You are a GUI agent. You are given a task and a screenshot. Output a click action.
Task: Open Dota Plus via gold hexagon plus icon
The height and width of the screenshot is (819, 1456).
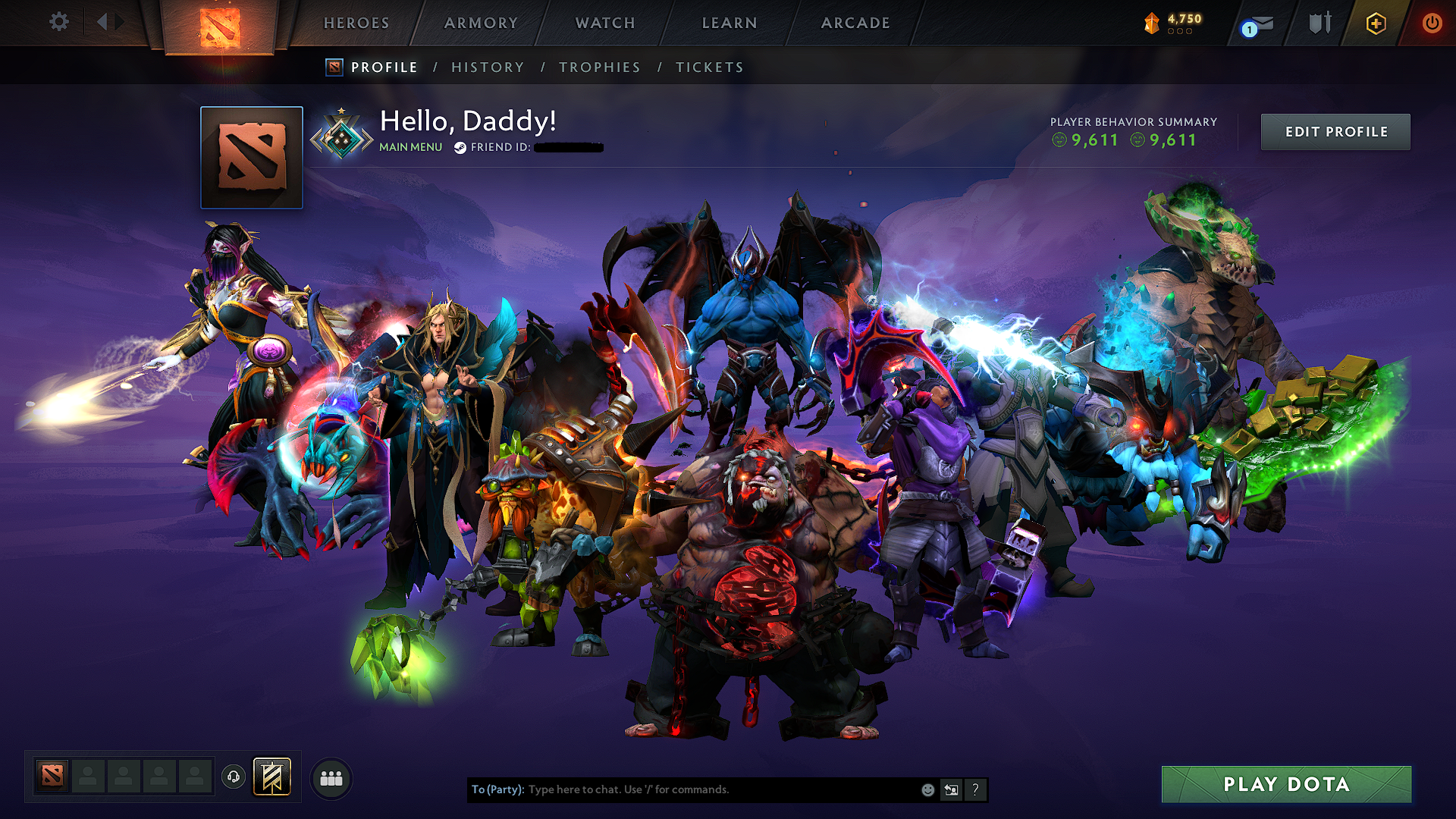(1374, 23)
